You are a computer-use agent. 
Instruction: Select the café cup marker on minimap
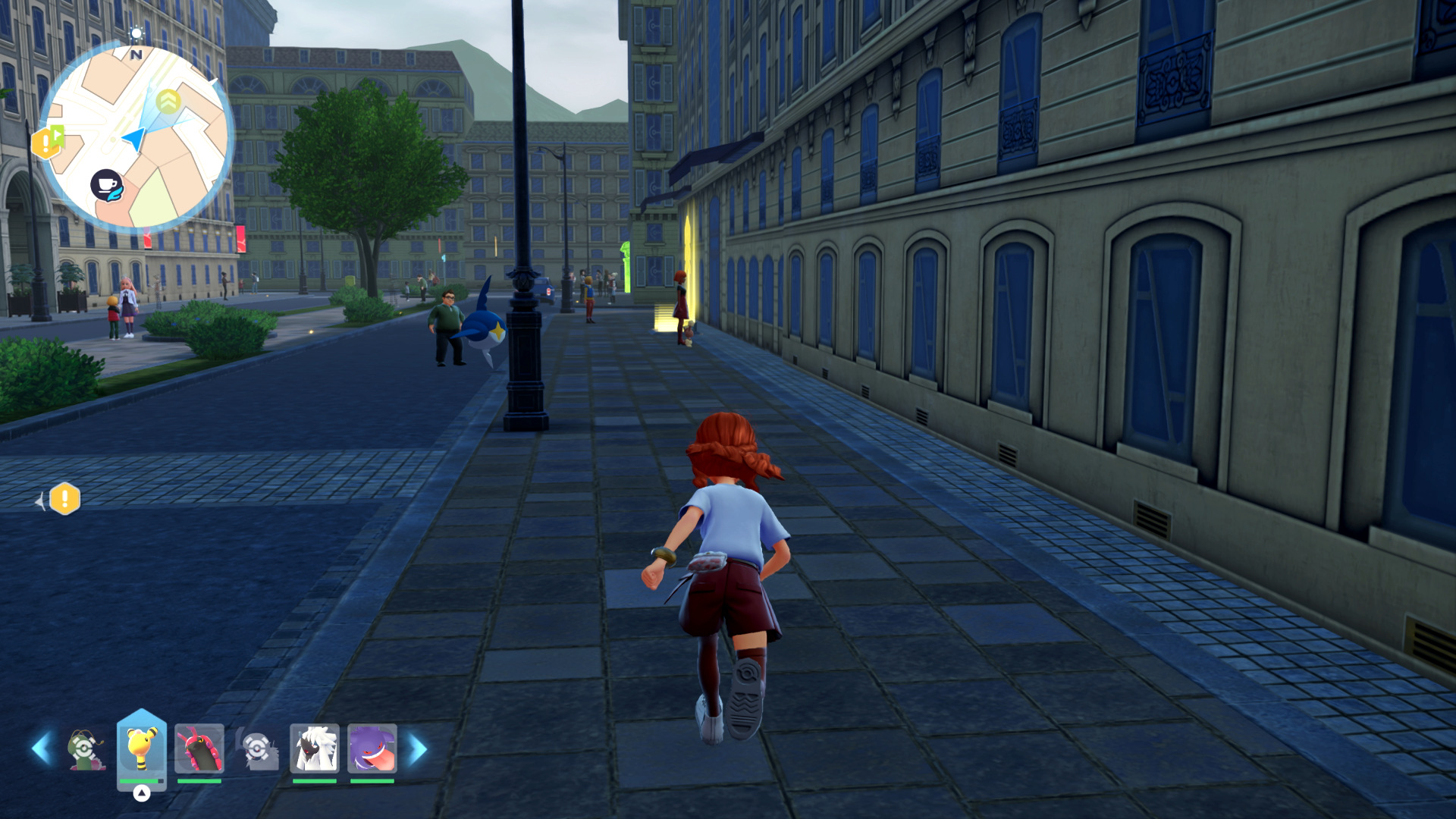tap(107, 185)
